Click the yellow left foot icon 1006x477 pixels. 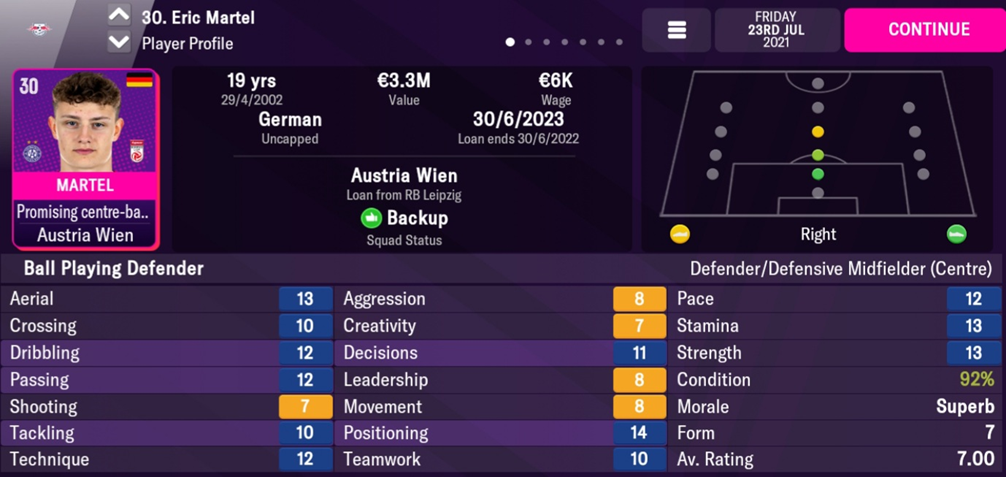click(680, 234)
